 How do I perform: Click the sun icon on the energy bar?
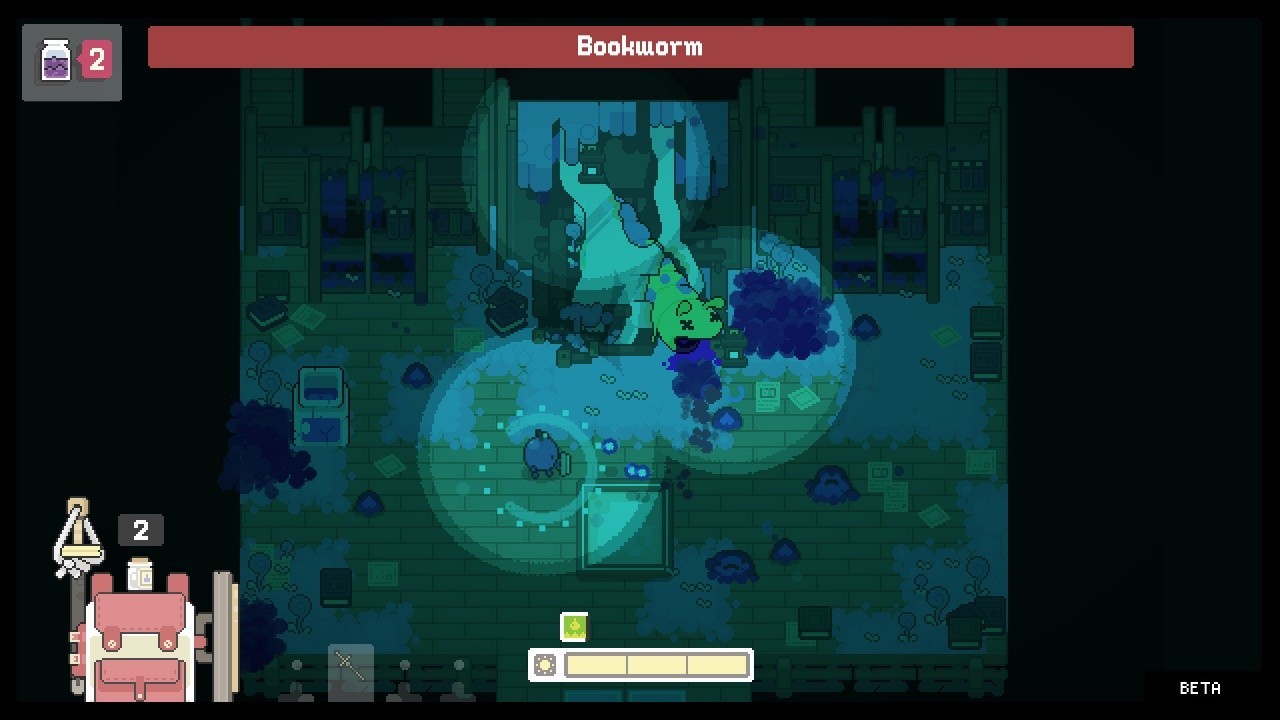coord(545,665)
